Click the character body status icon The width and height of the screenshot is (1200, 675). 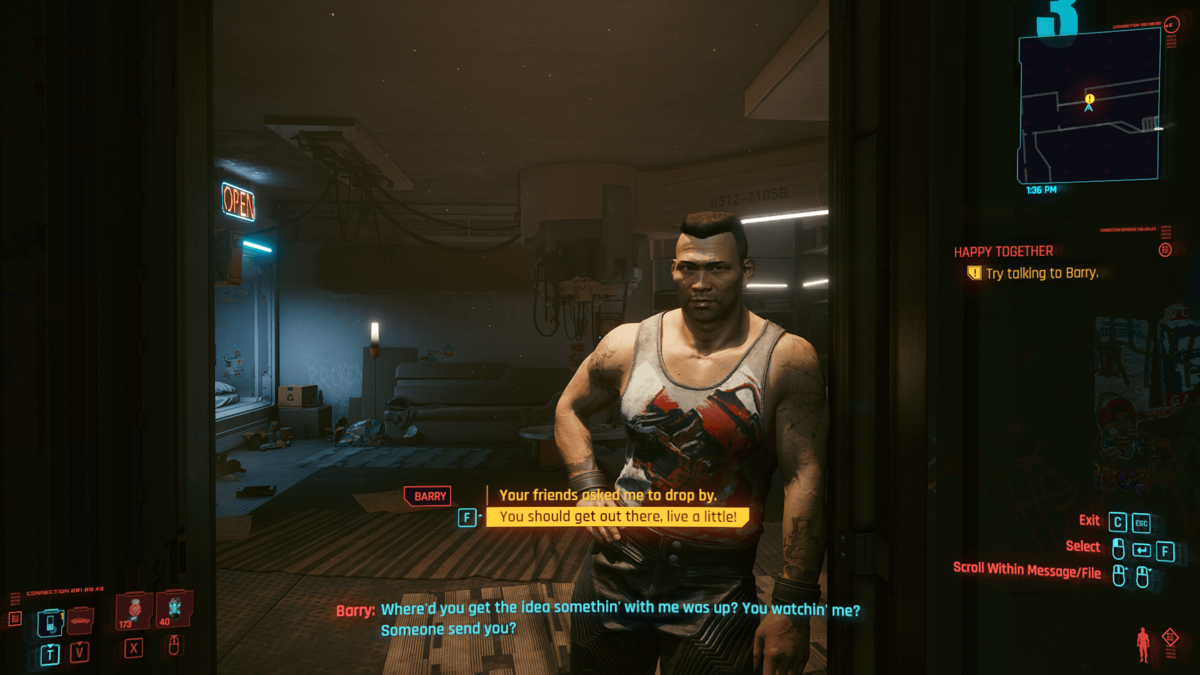click(1144, 645)
